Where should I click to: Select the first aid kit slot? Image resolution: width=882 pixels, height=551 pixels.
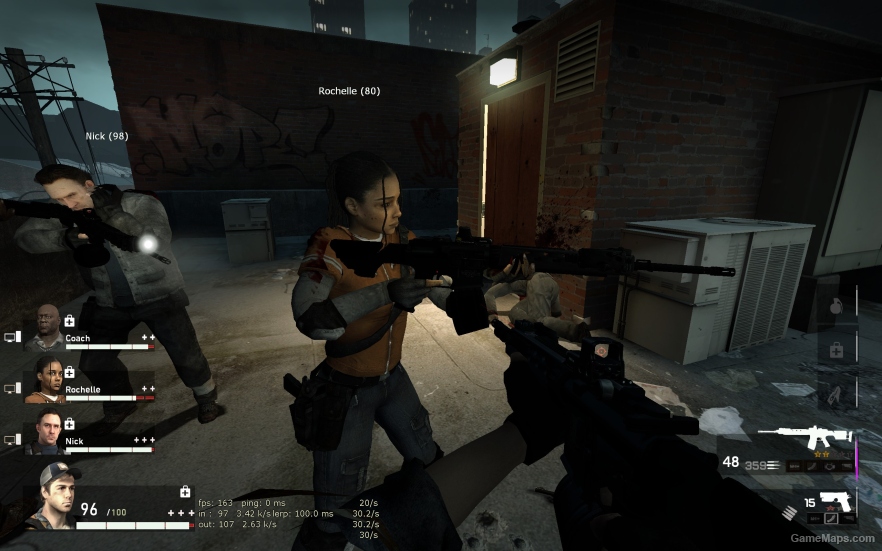point(837,350)
